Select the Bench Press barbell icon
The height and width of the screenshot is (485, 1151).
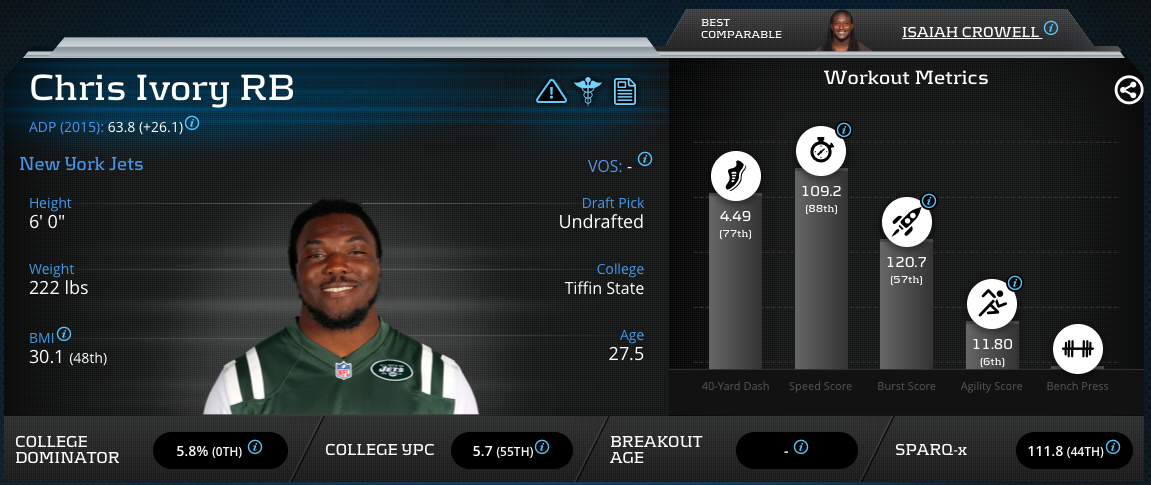[x=1077, y=350]
